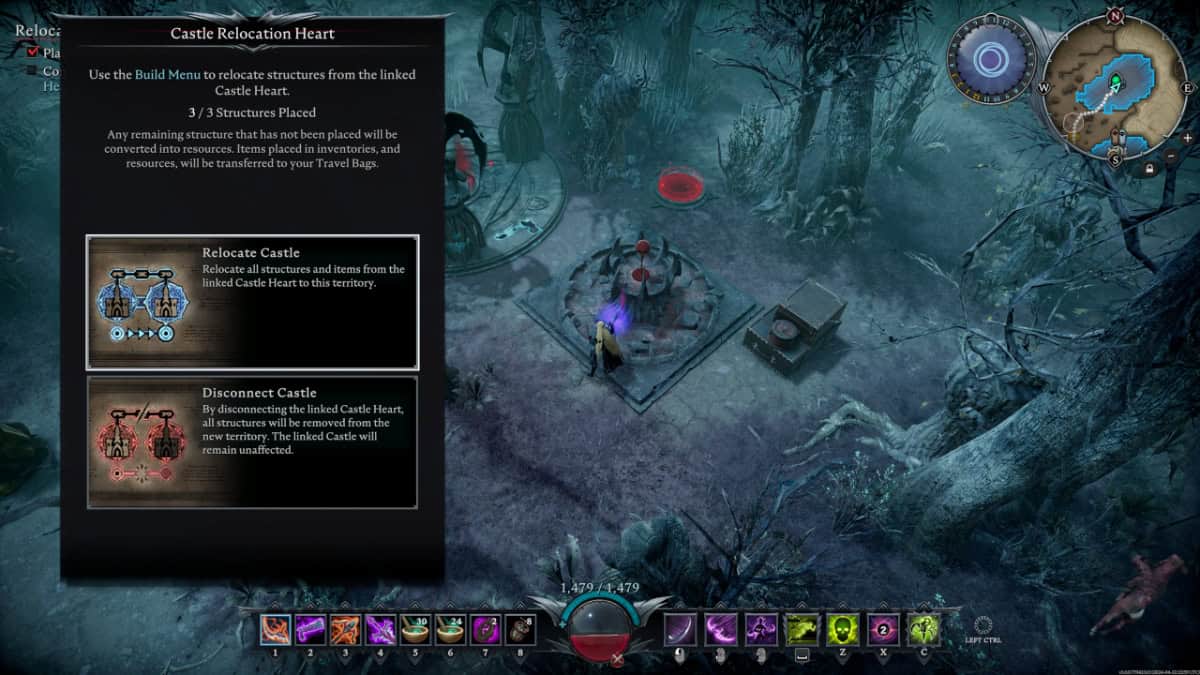
Task: Activate the green ultimate ability on C
Action: pyautogui.click(x=923, y=629)
